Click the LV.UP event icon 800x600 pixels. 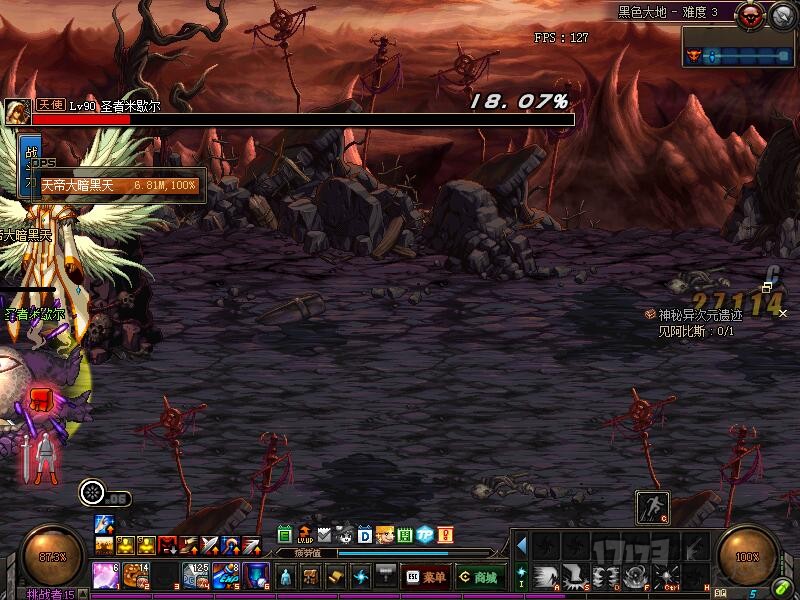(304, 535)
